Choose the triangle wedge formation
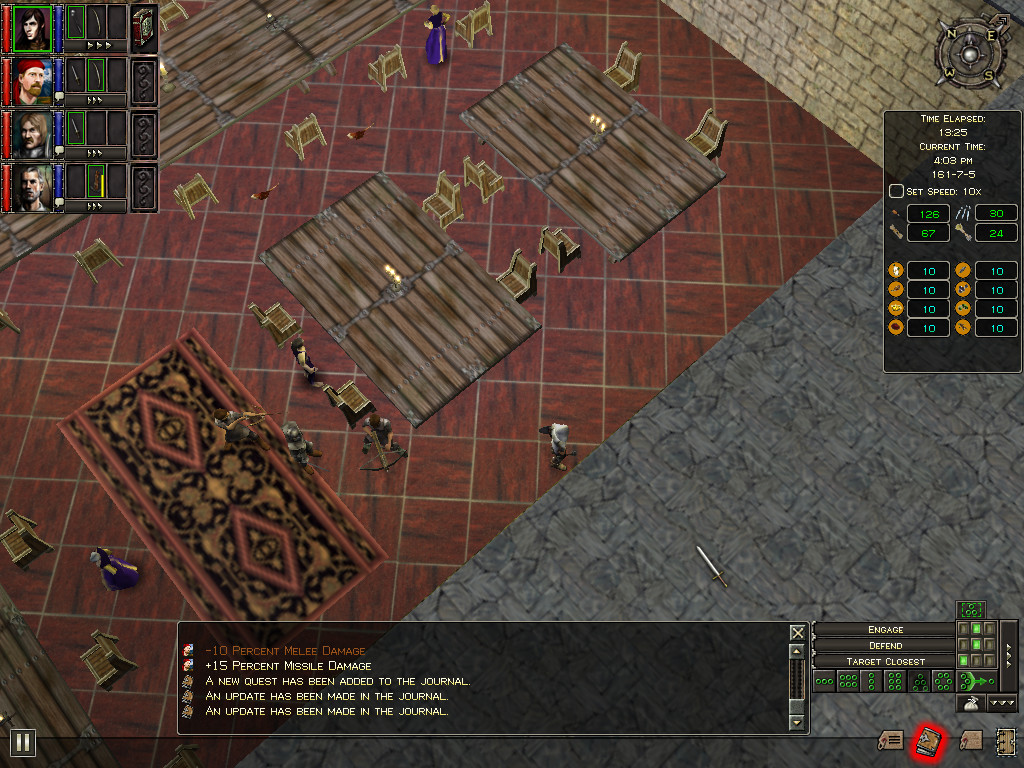Viewport: 1024px width, 768px height. (x=920, y=682)
